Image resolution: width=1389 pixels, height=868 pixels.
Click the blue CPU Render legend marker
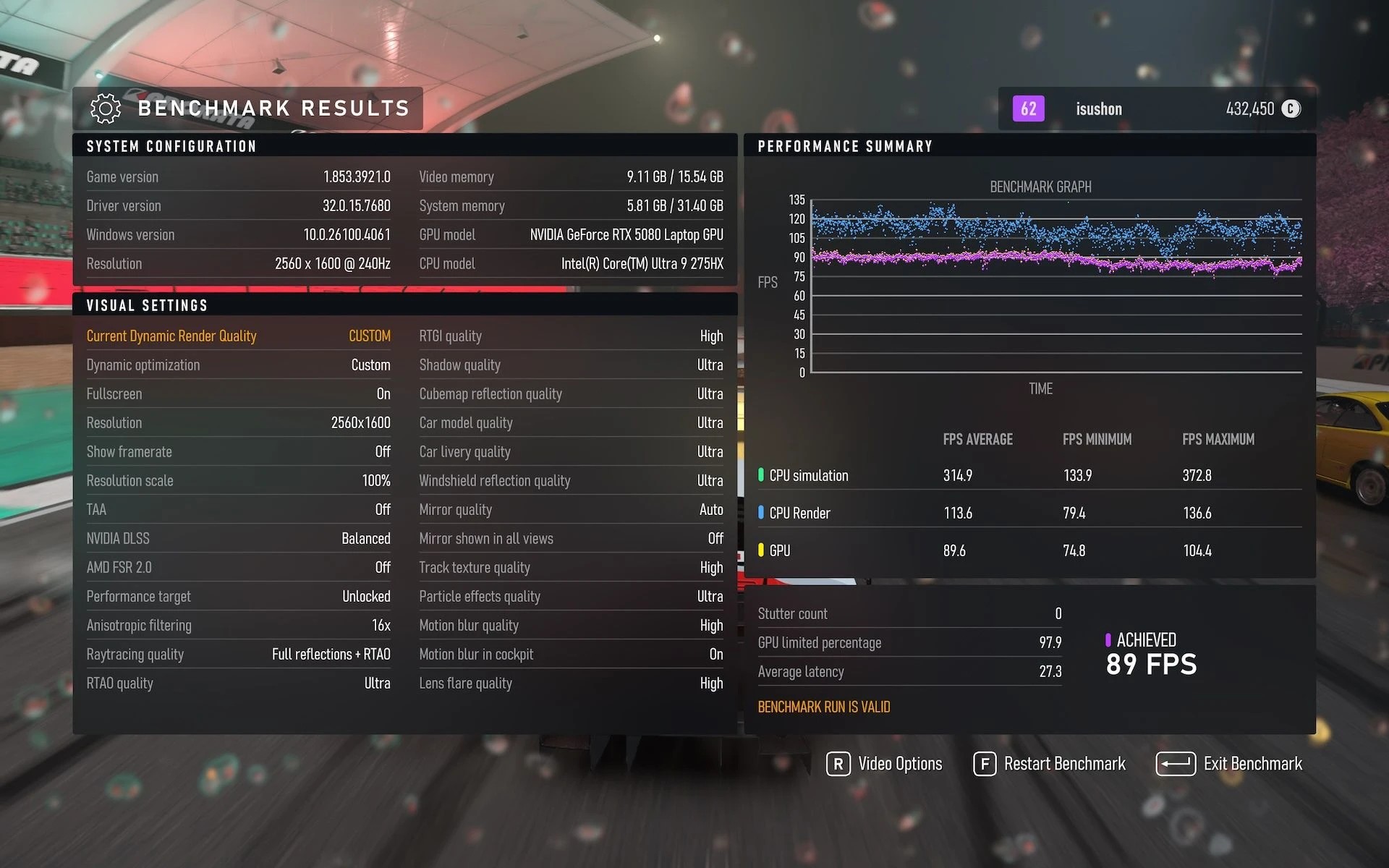760,513
